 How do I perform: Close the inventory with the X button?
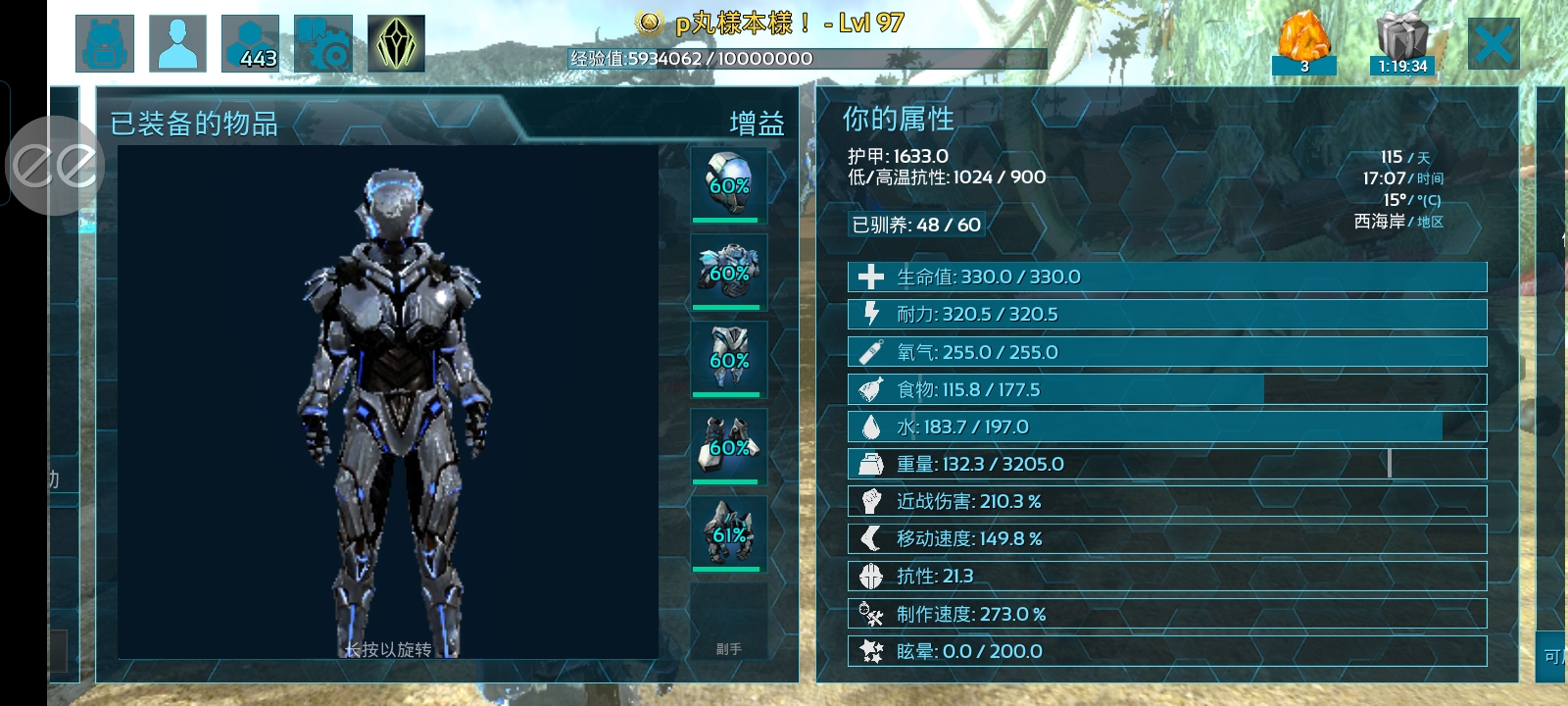click(1493, 44)
